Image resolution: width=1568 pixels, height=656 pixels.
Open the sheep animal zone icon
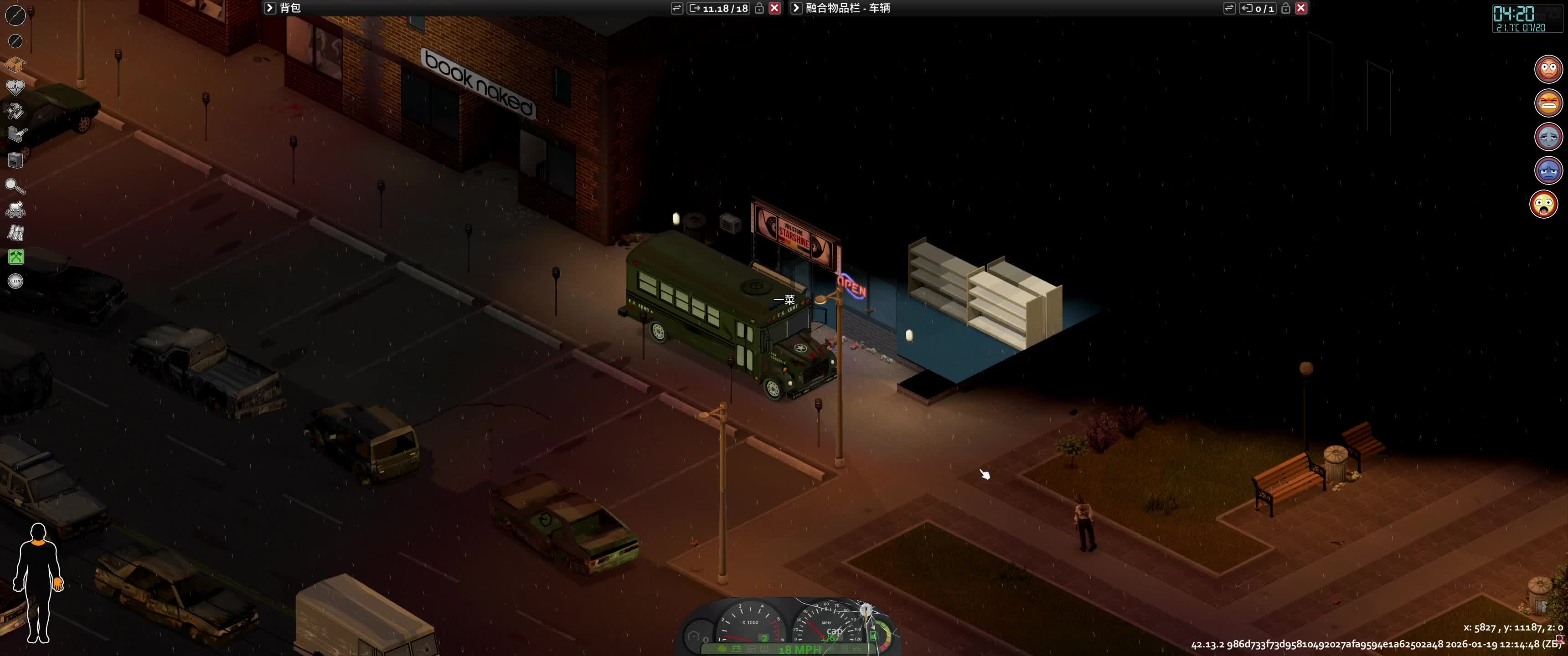[15, 210]
